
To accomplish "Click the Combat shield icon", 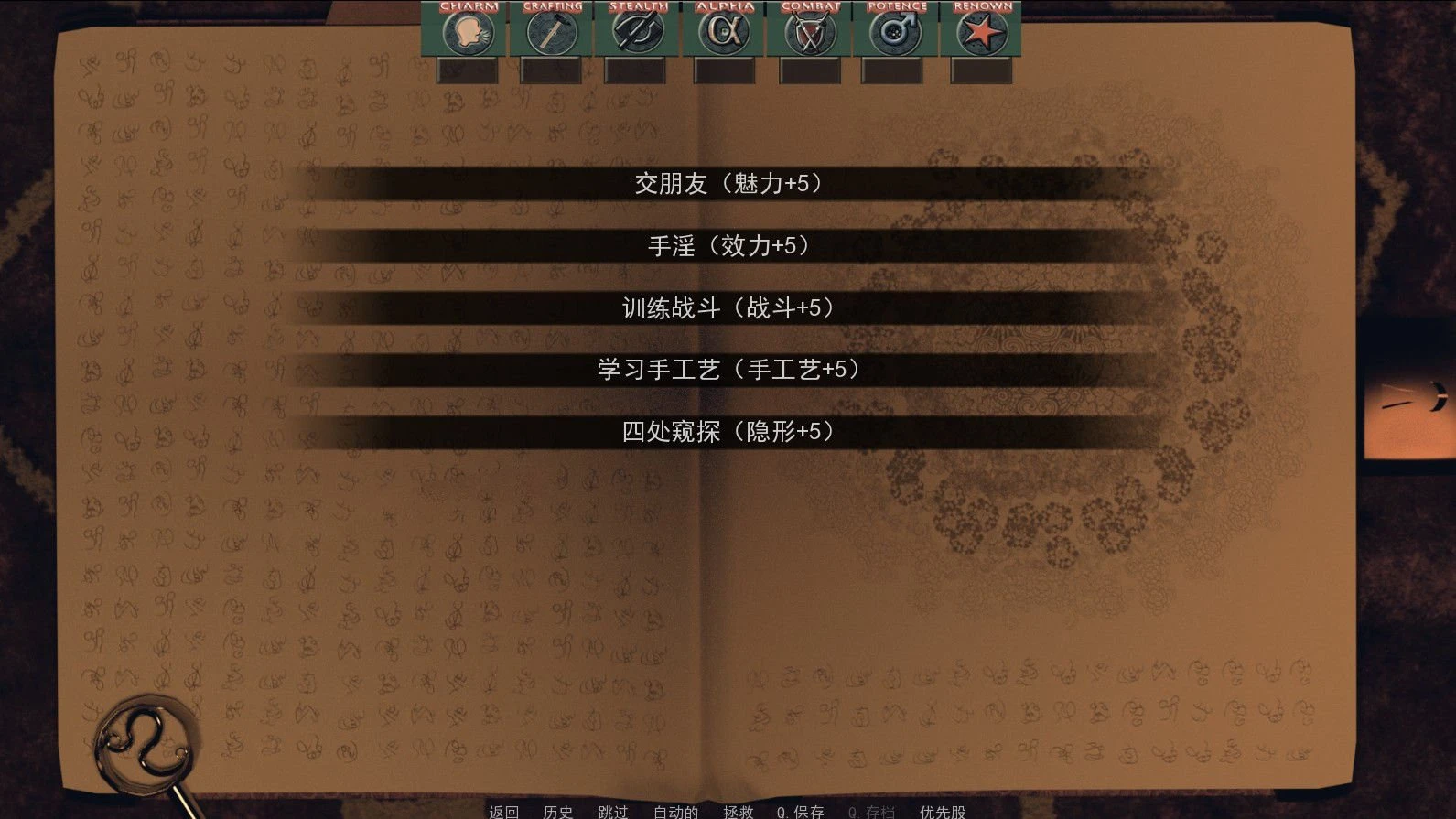I will [809, 33].
